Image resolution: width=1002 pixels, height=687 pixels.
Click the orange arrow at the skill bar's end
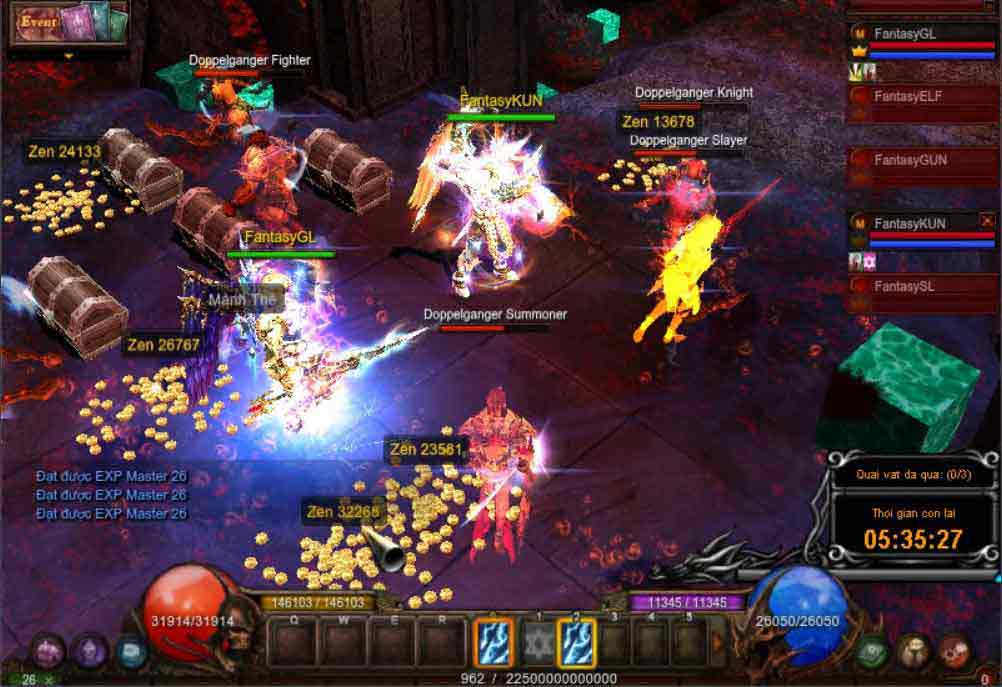[718, 643]
